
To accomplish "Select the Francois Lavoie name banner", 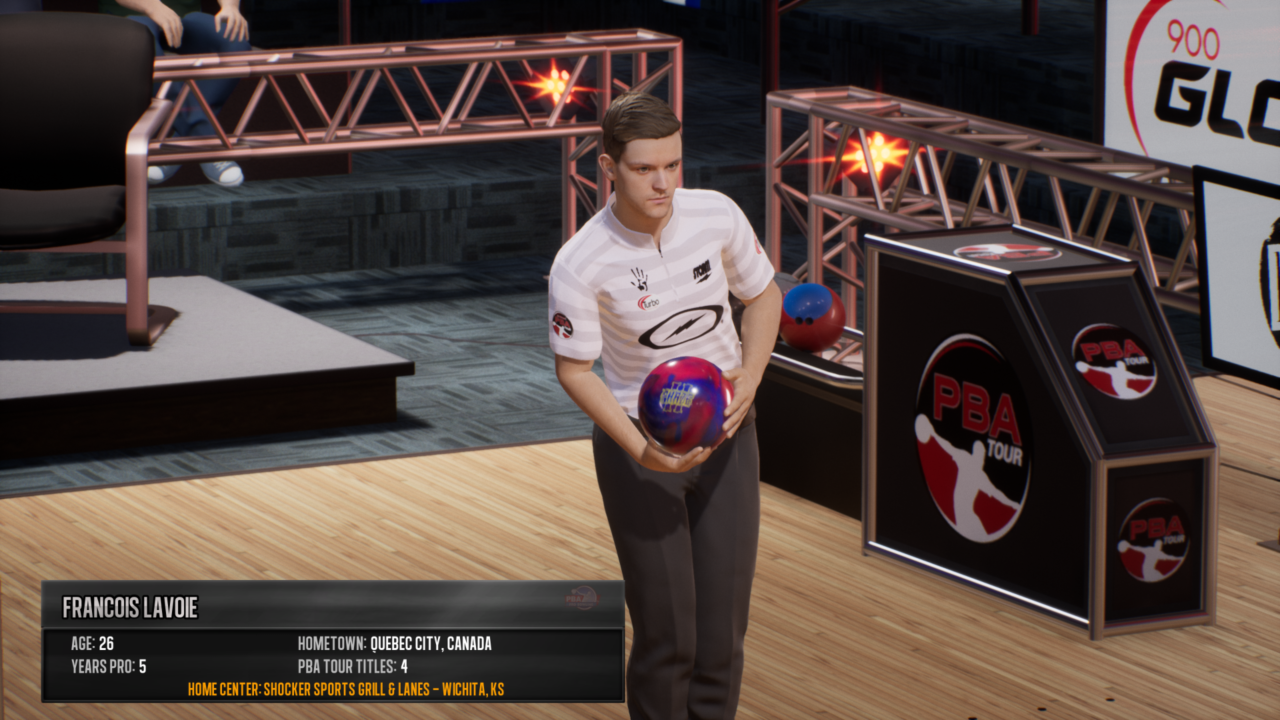I will [x=131, y=603].
